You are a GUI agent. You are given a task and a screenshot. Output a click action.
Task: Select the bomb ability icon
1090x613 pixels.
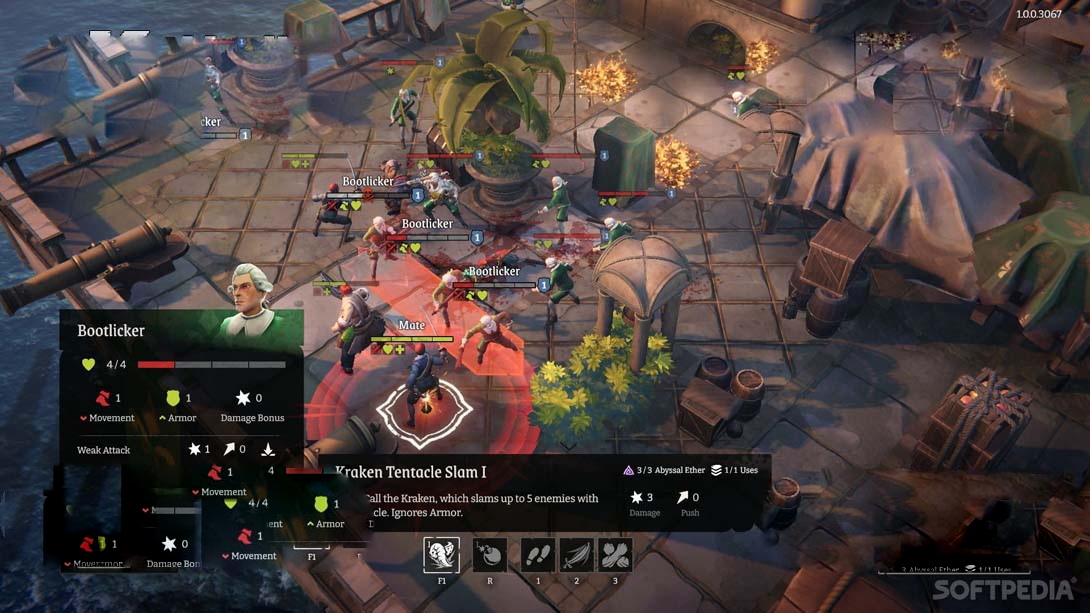tap(489, 555)
